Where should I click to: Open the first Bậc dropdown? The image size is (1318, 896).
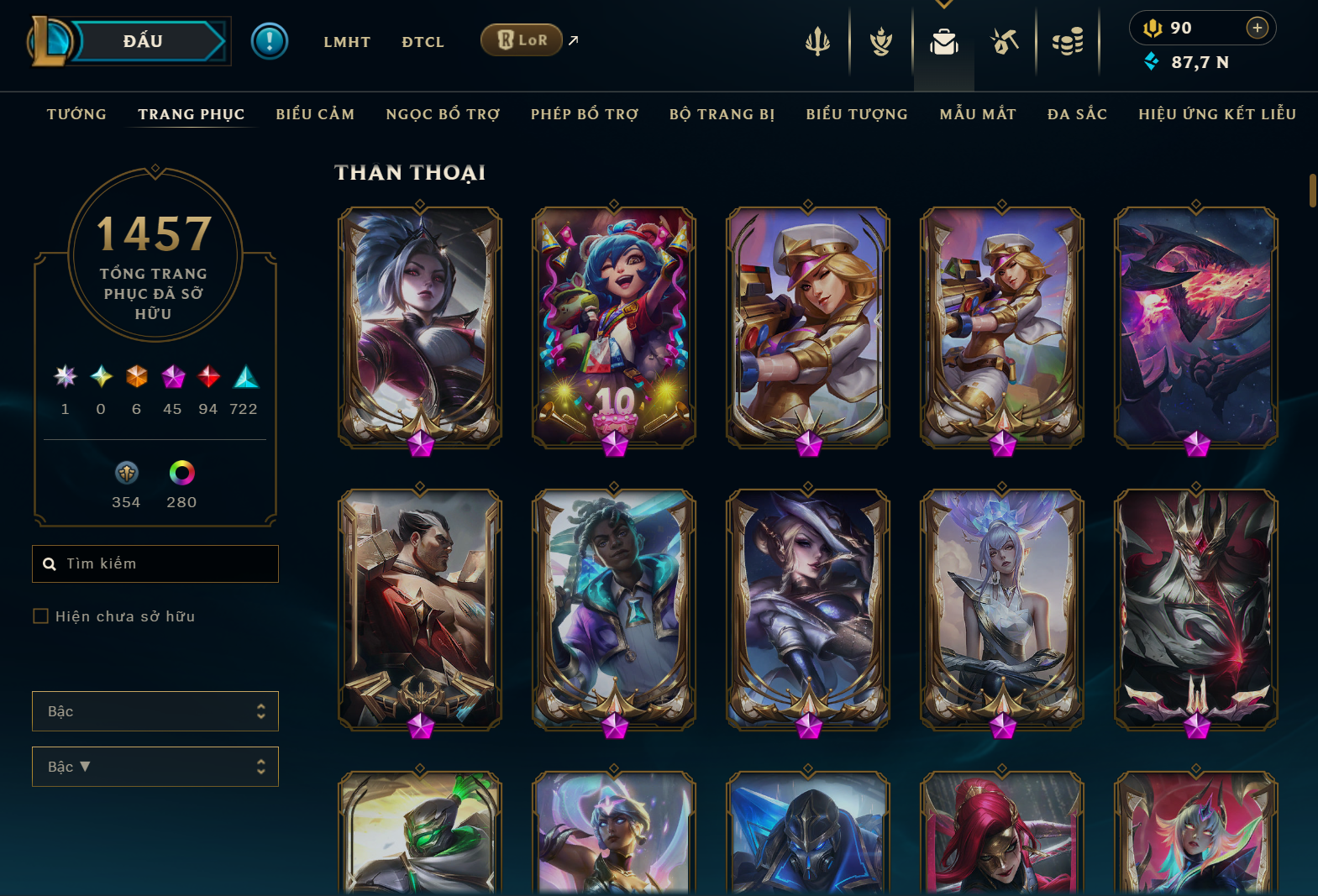coord(155,710)
